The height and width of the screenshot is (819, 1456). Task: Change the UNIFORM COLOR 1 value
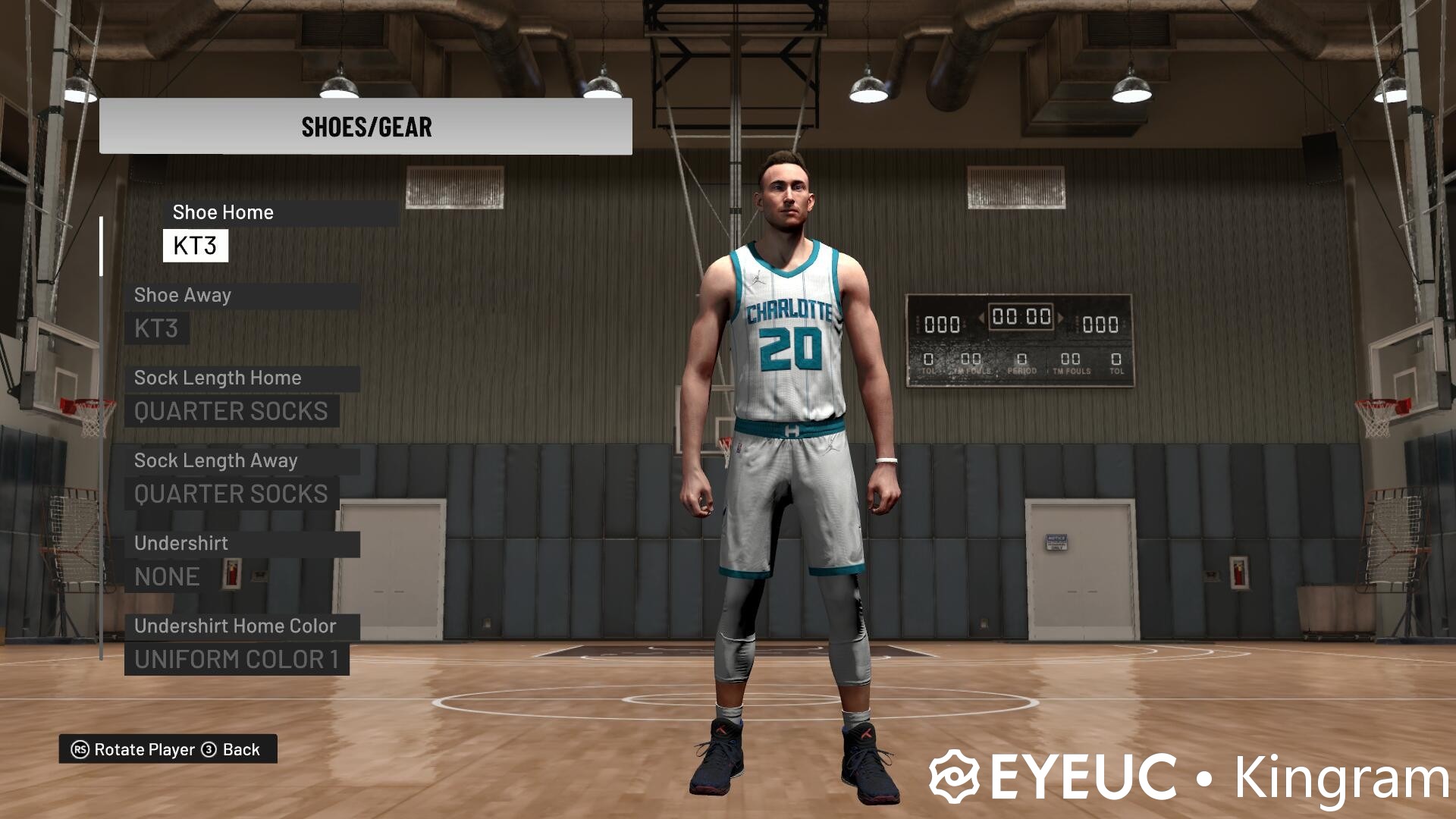237,660
